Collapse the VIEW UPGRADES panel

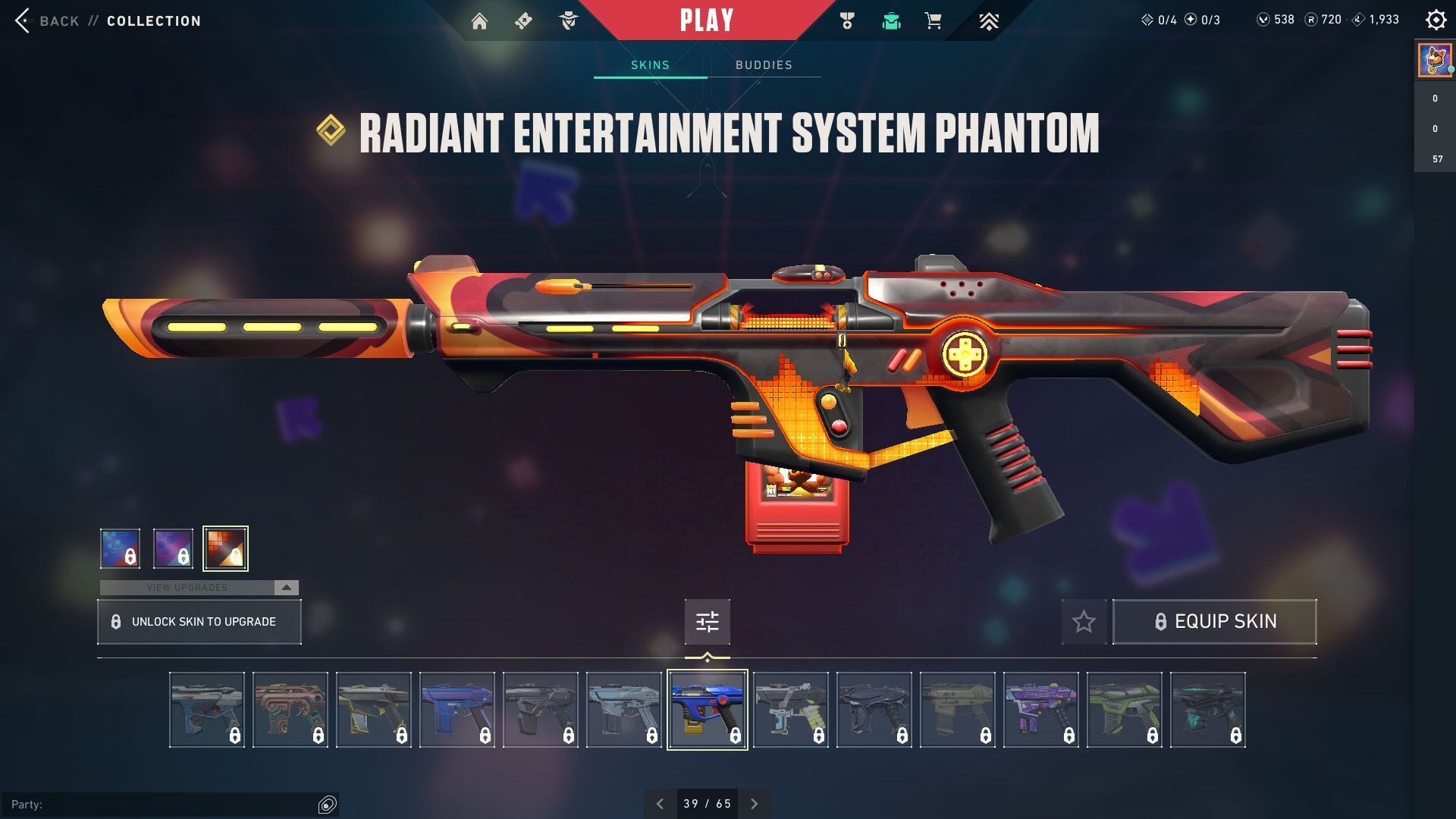click(x=285, y=587)
